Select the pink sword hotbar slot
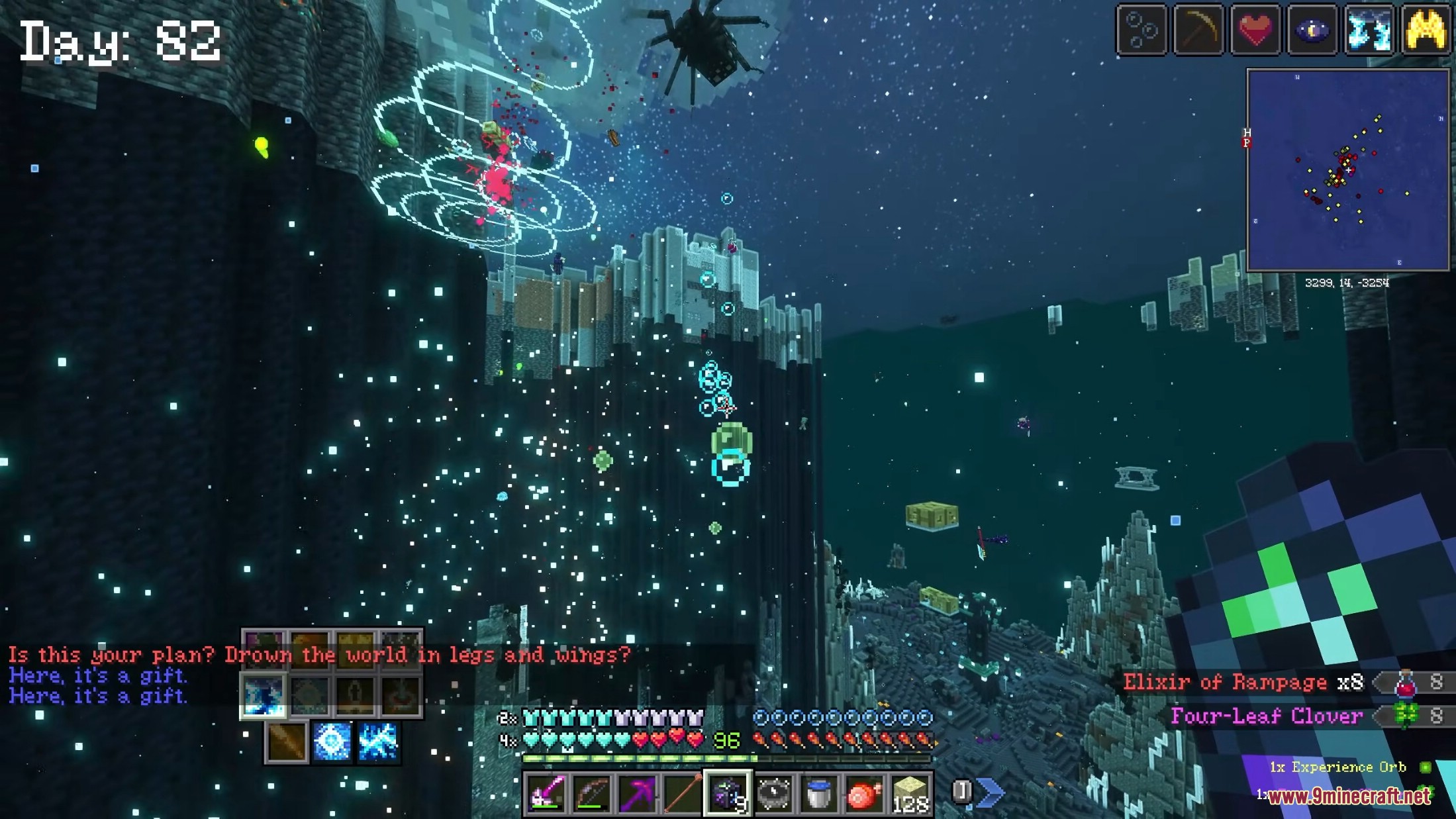Screen dimensions: 1456x819 [546, 792]
